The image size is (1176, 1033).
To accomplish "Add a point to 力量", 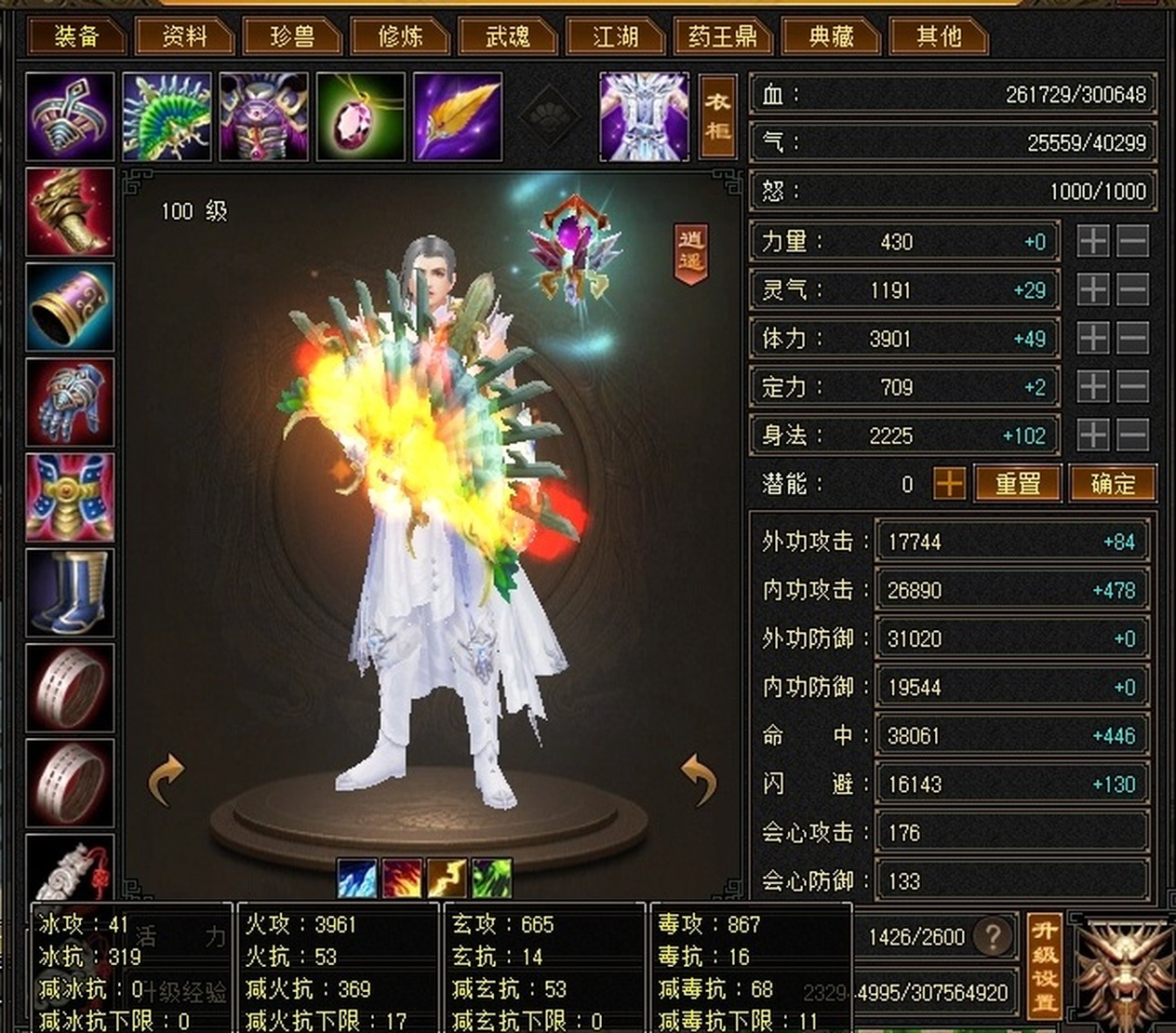I will click(x=1093, y=242).
